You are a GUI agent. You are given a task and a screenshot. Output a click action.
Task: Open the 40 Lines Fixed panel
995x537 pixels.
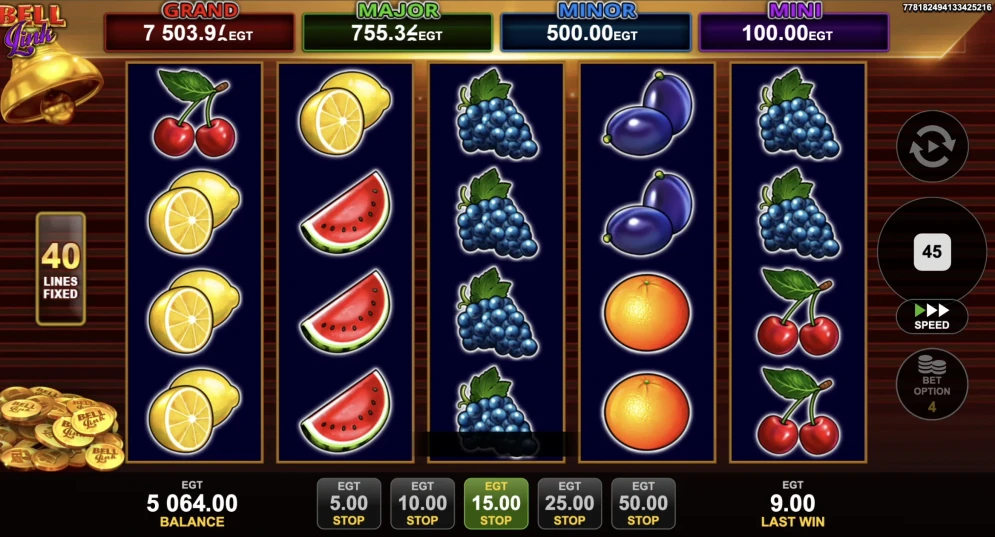click(61, 269)
